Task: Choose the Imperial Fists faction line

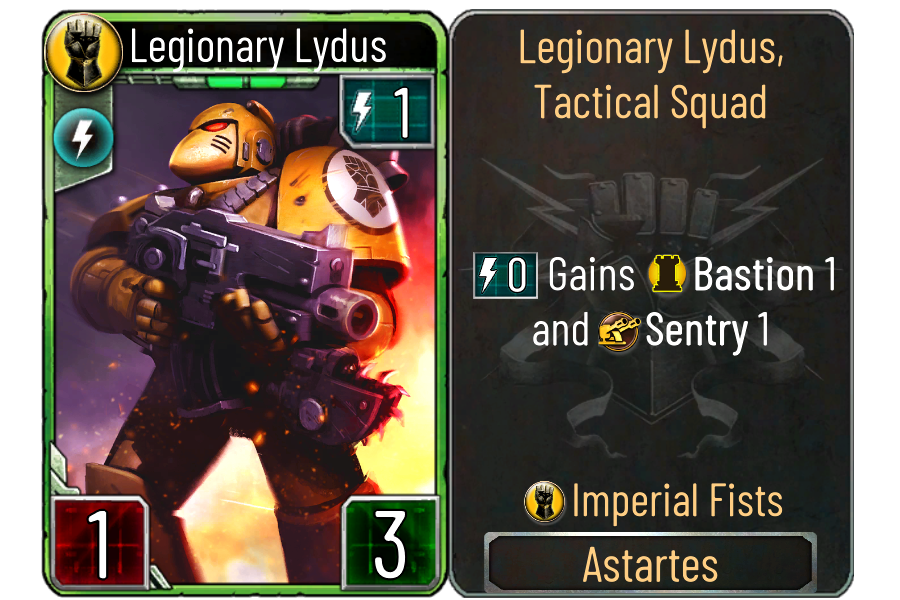Action: point(653,502)
